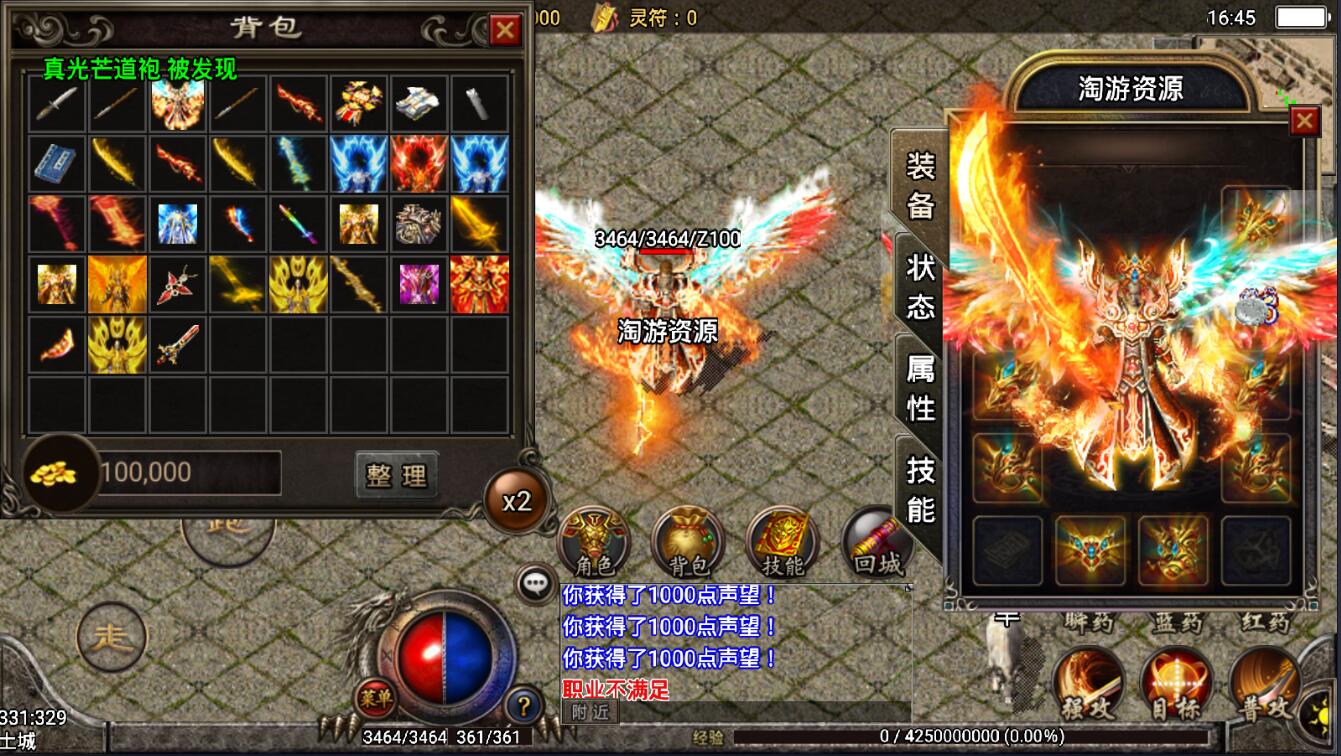This screenshot has width=1341, height=756.
Task: Use the 回城 return-to-town scroll
Action: [x=876, y=542]
